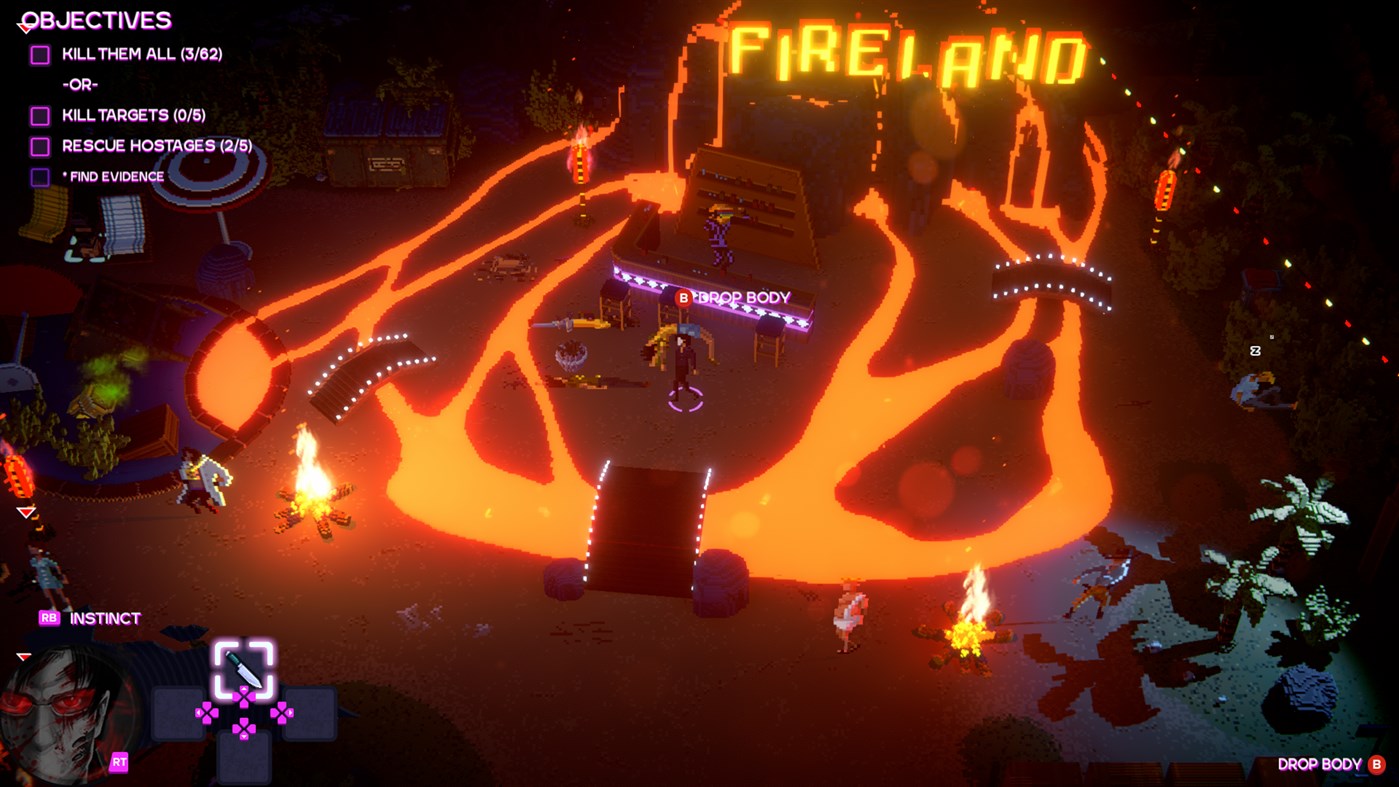The height and width of the screenshot is (787, 1399).
Task: Click the B icon beside DROP BODY prompt
Action: pos(684,296)
